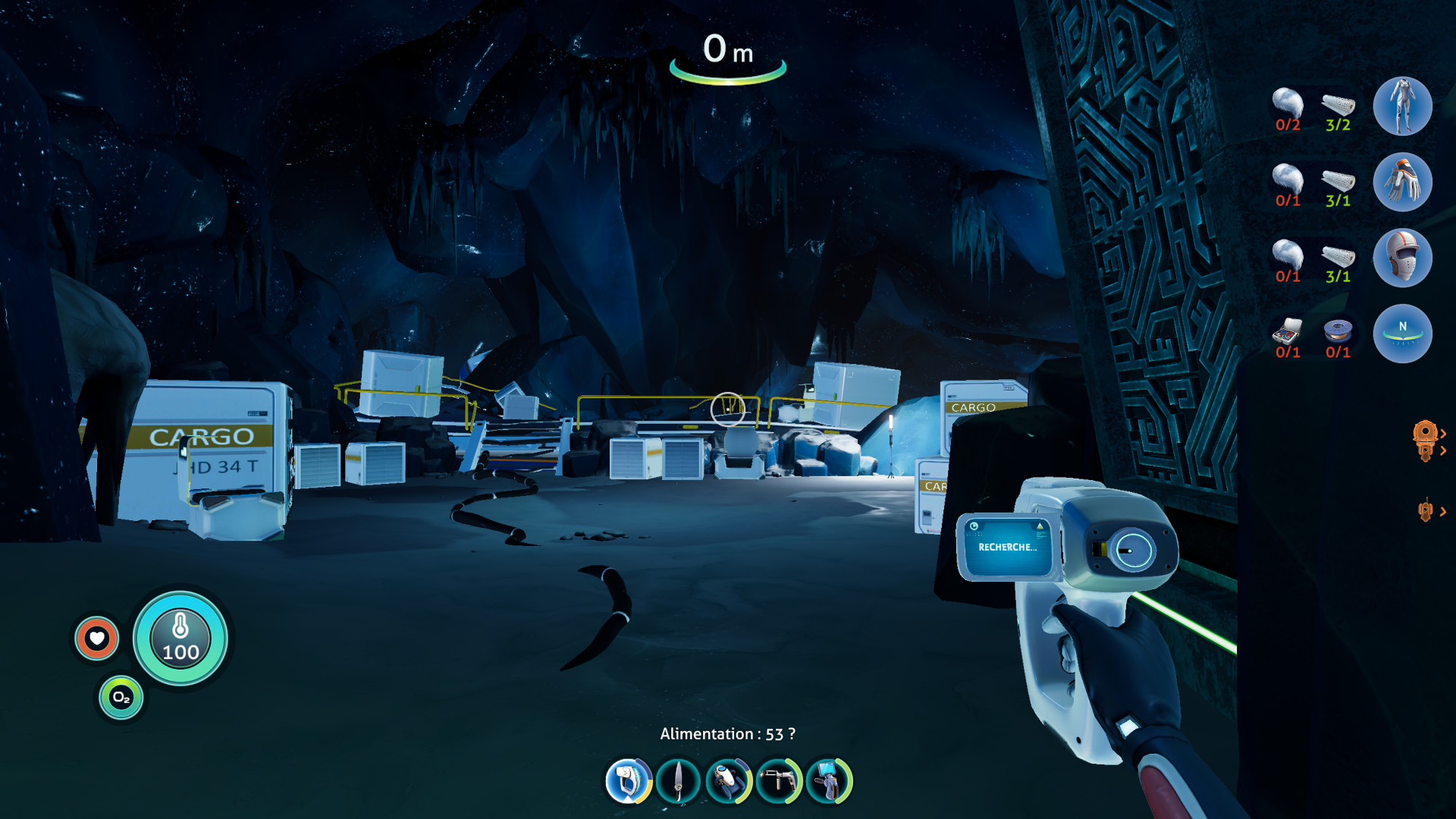Equip the survival knife from the hotbar
The image size is (1456, 819).
[x=678, y=780]
